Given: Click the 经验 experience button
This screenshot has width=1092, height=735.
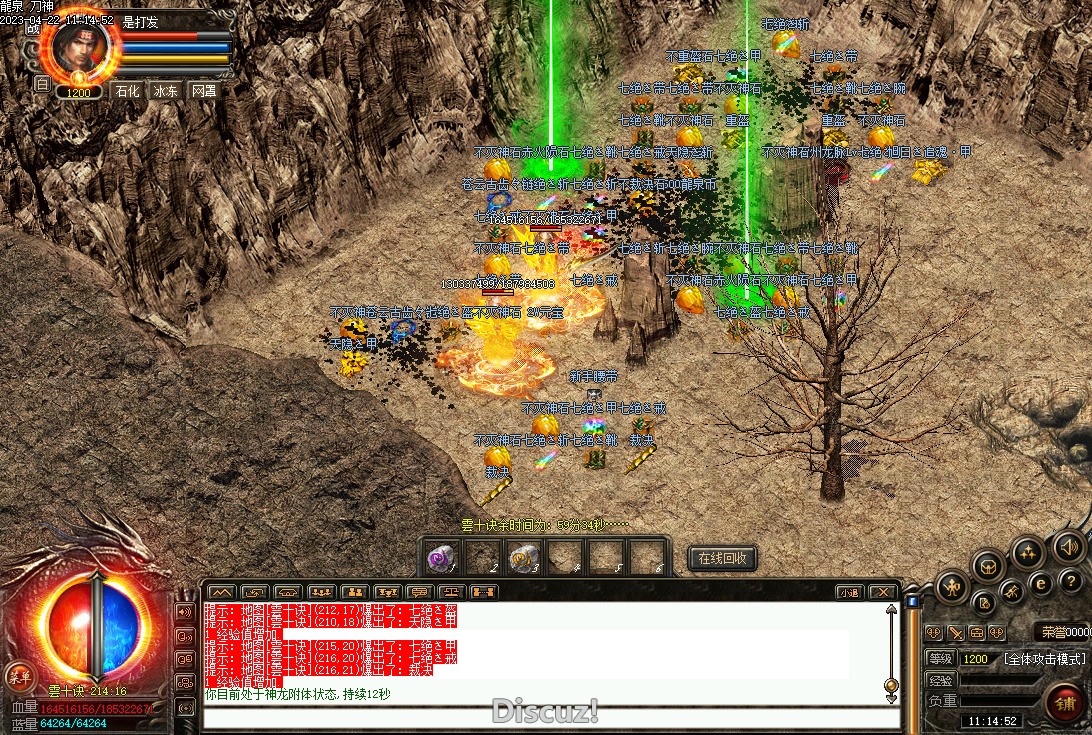Looking at the screenshot, I should coord(939,680).
